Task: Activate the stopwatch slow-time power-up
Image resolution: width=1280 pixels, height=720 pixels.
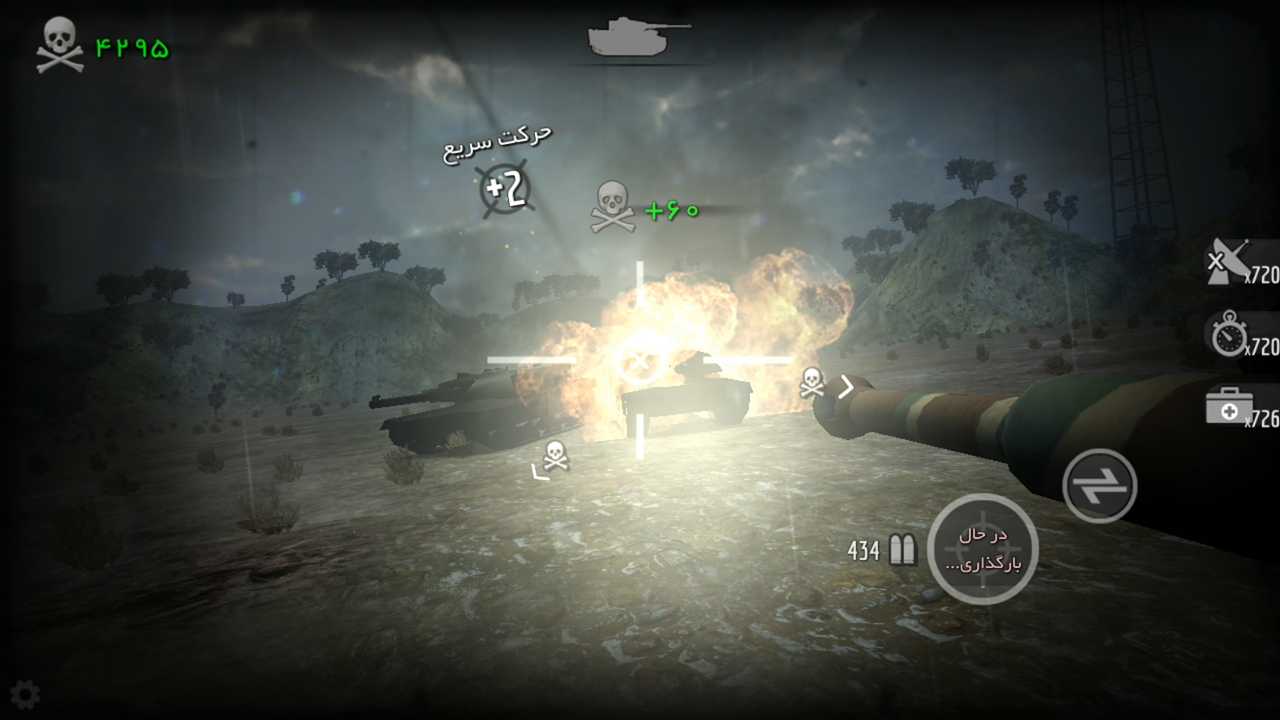Action: coord(1230,337)
